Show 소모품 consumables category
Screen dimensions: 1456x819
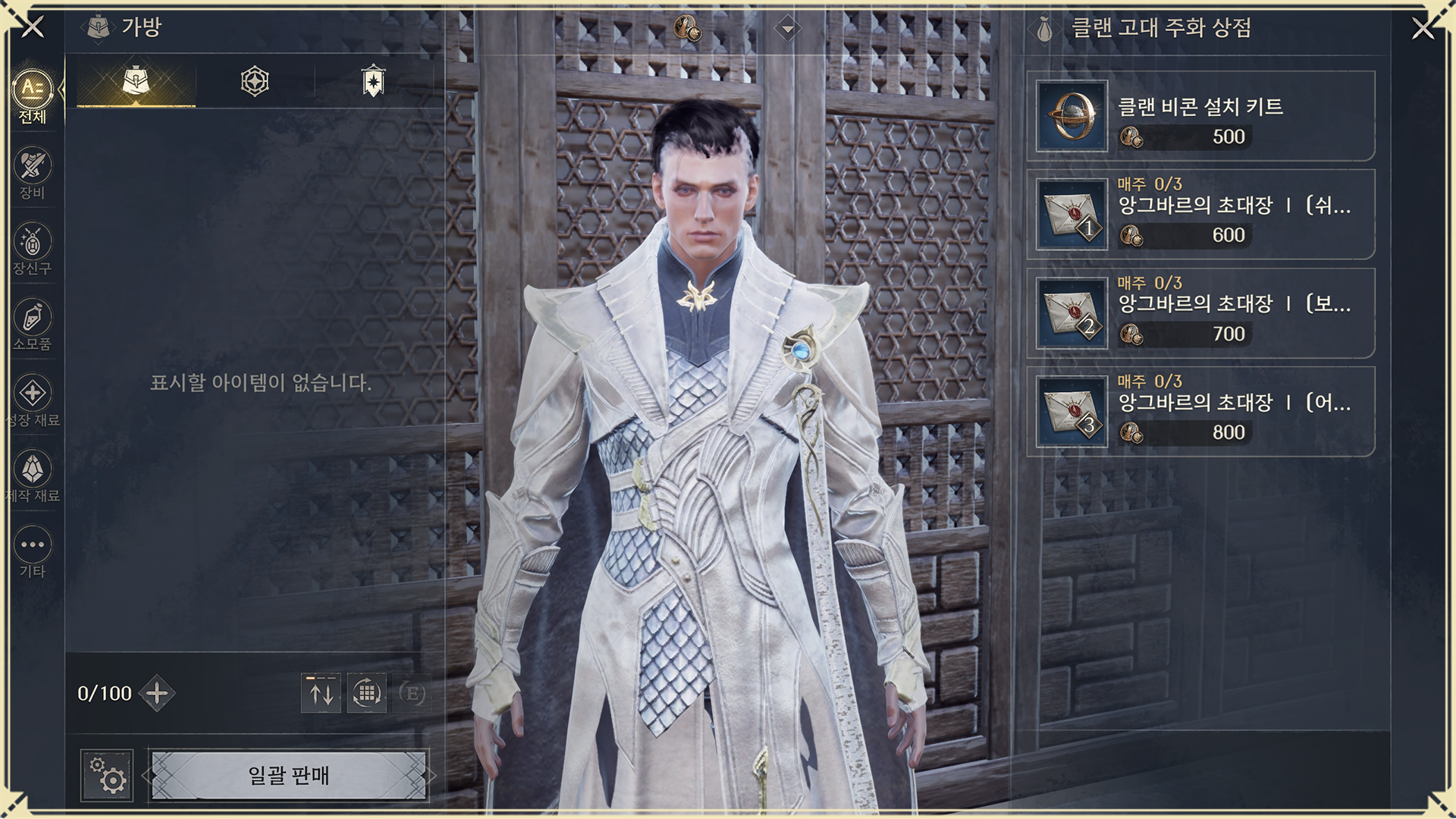click(x=33, y=324)
